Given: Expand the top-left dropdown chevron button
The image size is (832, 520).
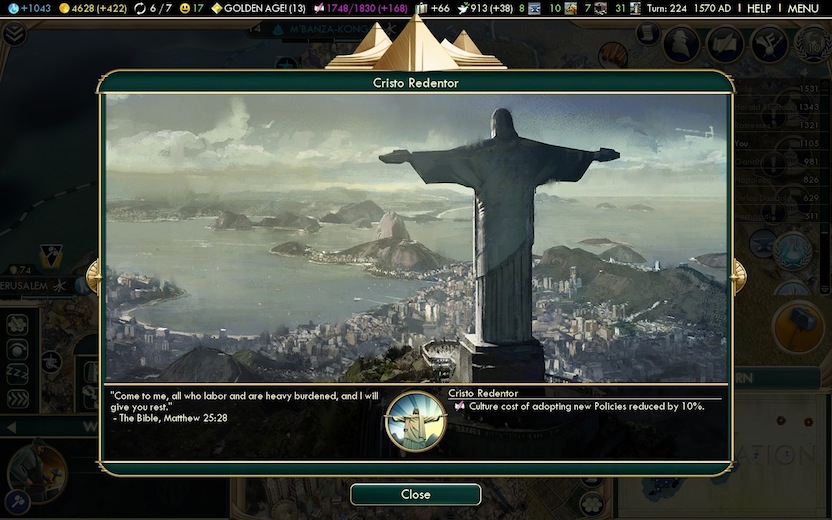Looking at the screenshot, I should [14, 34].
